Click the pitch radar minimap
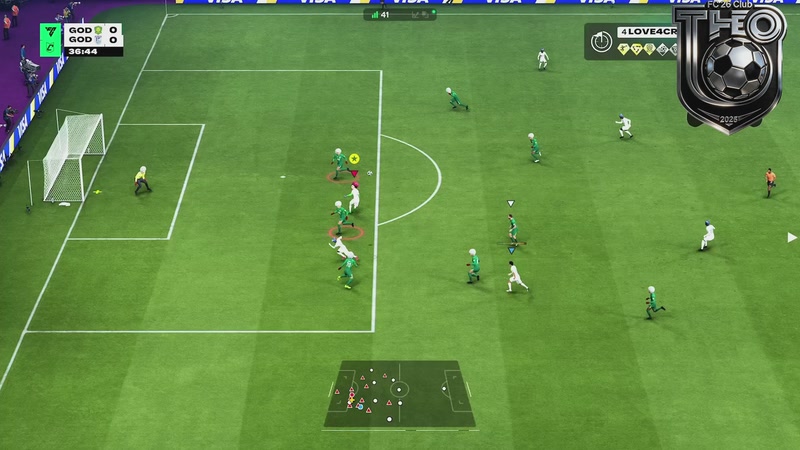This screenshot has height=450, width=800. coord(398,390)
